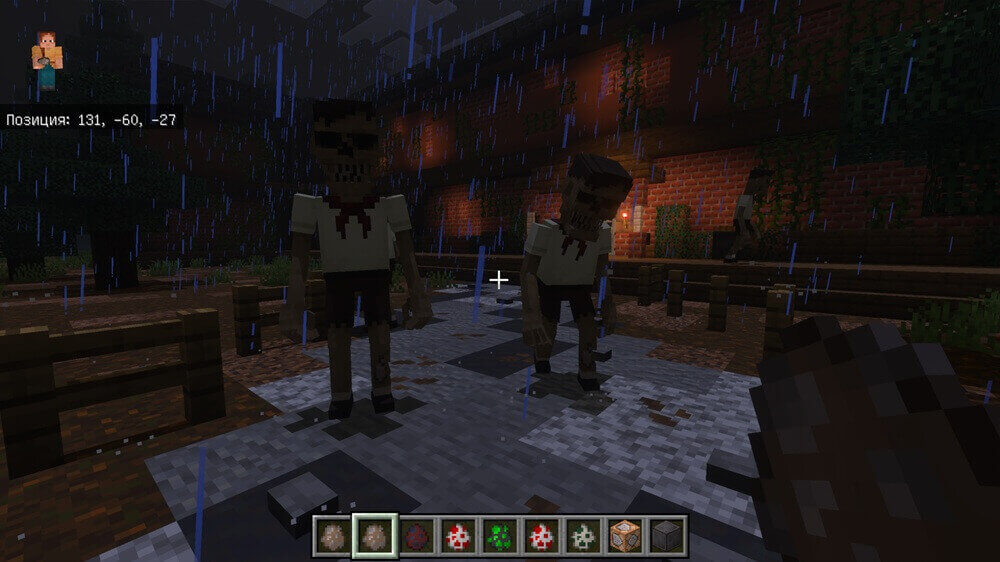Select the dark red spawn egg
1000x562 pixels.
417,535
